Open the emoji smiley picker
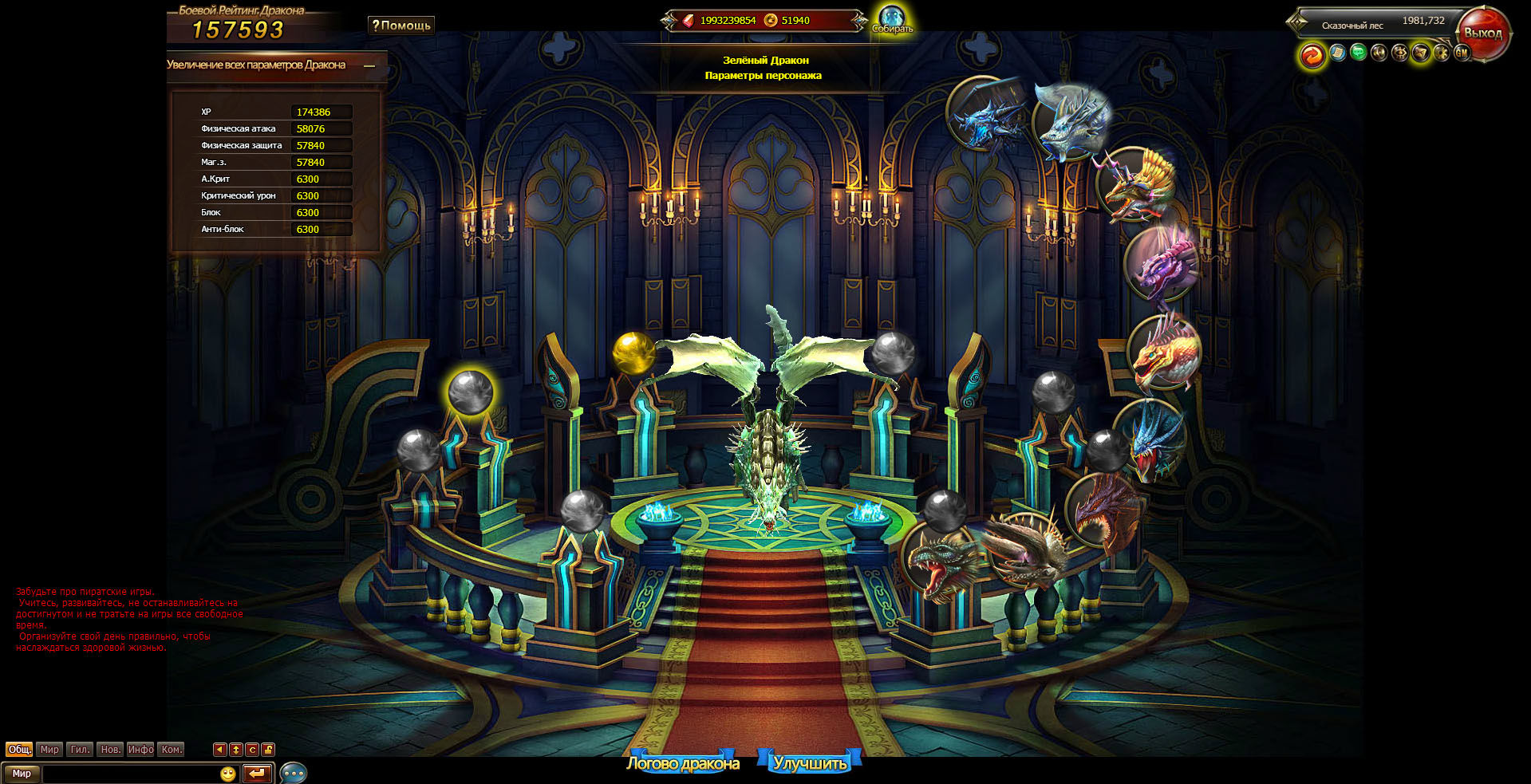The image size is (1531, 784). click(227, 774)
